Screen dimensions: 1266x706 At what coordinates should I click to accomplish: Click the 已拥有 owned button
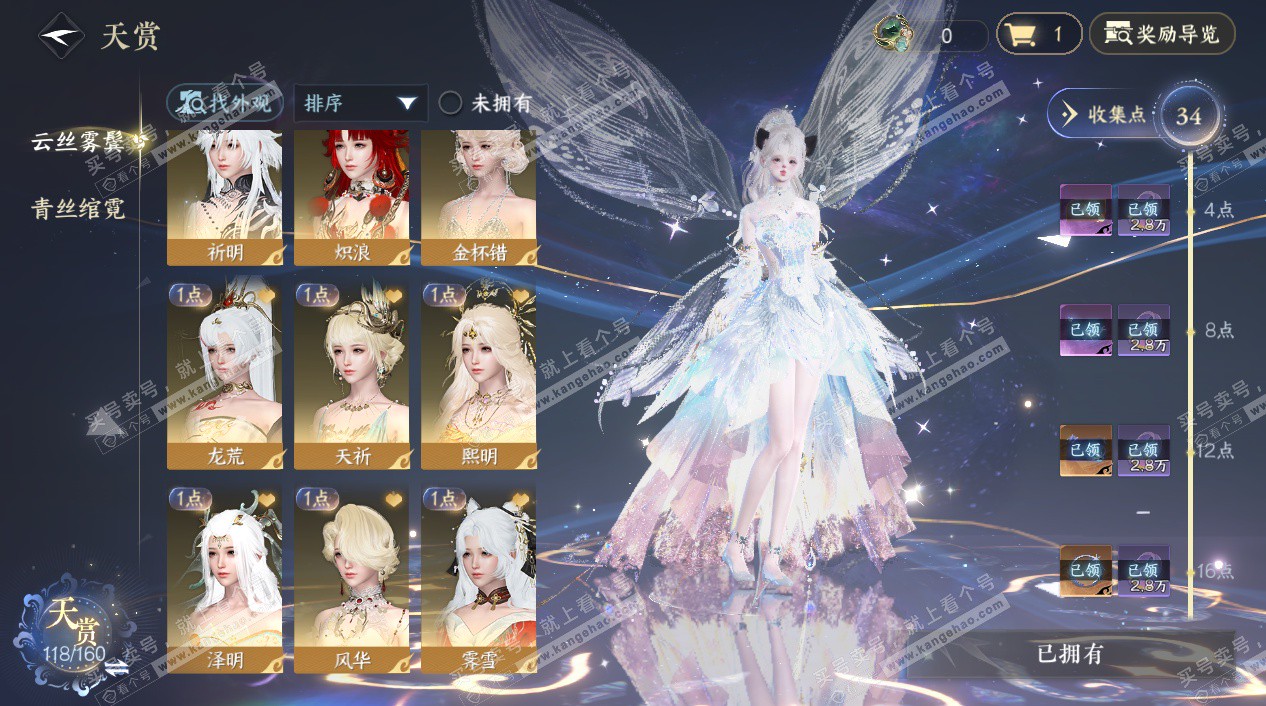pos(1069,654)
